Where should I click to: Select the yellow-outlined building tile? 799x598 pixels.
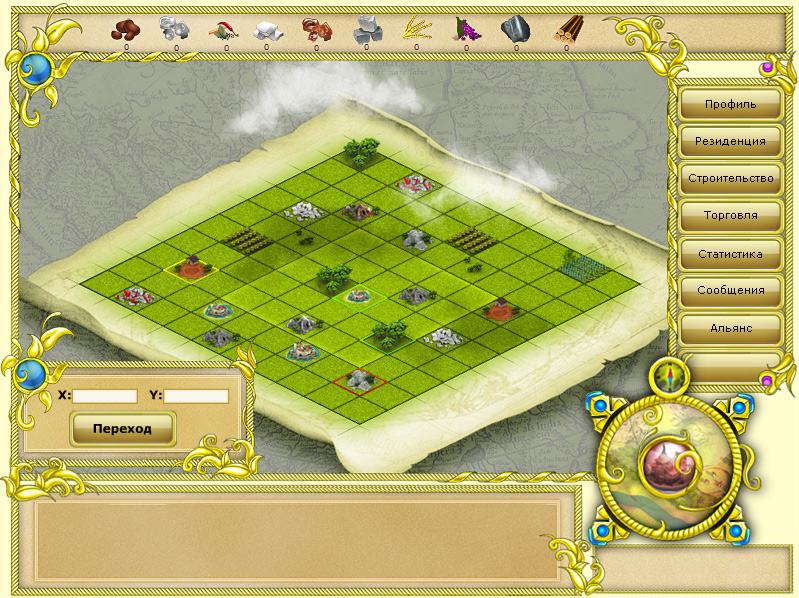click(190, 268)
